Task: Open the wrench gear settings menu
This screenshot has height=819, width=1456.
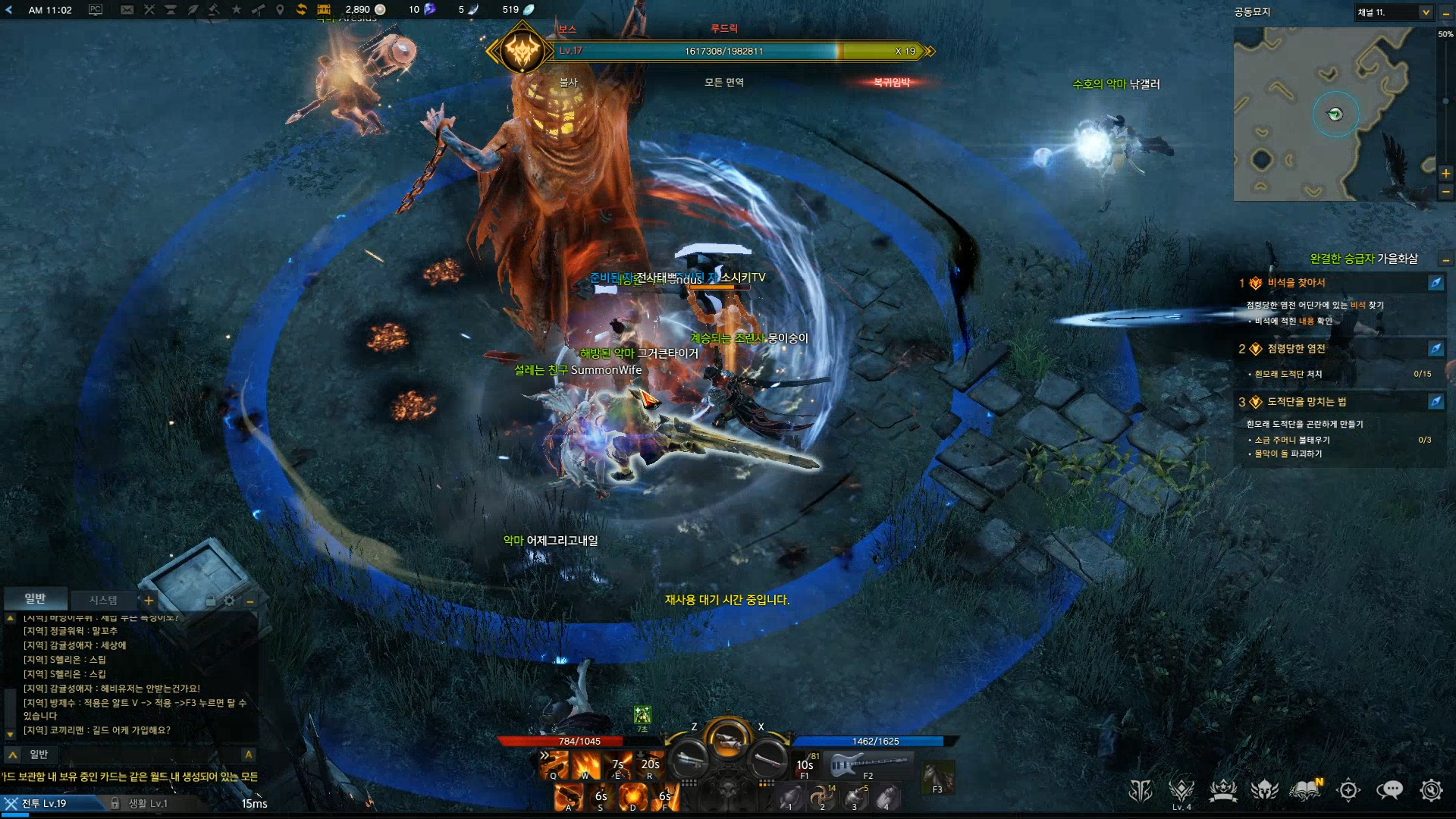Action: (1431, 790)
